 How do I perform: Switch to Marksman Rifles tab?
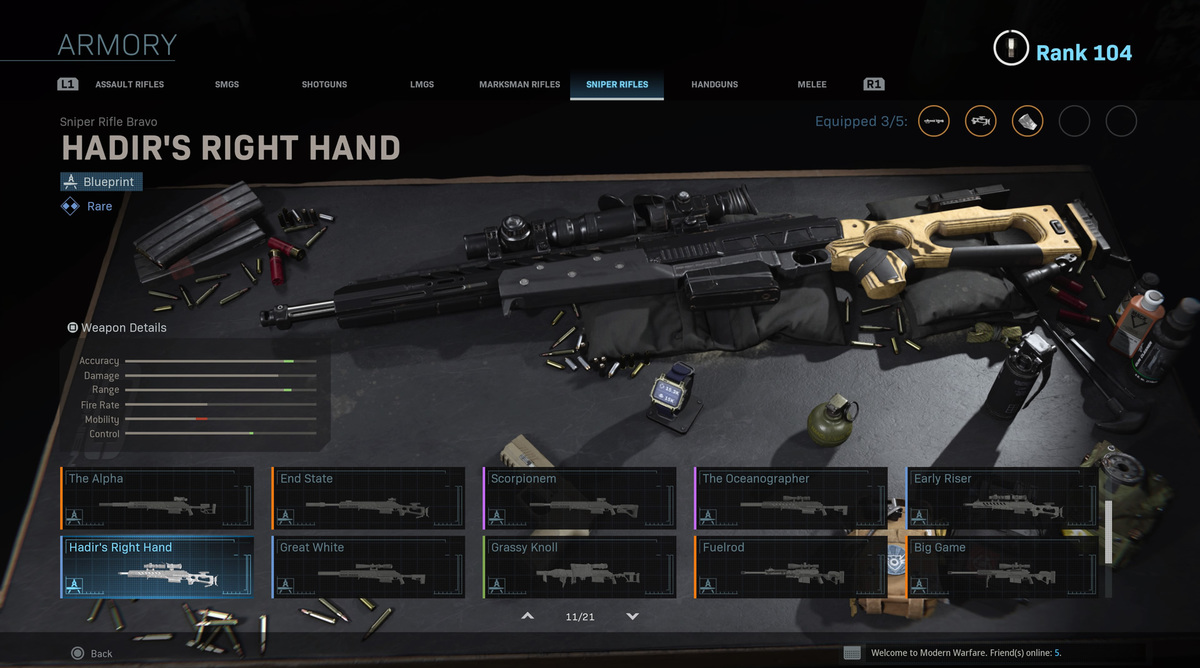pos(519,85)
